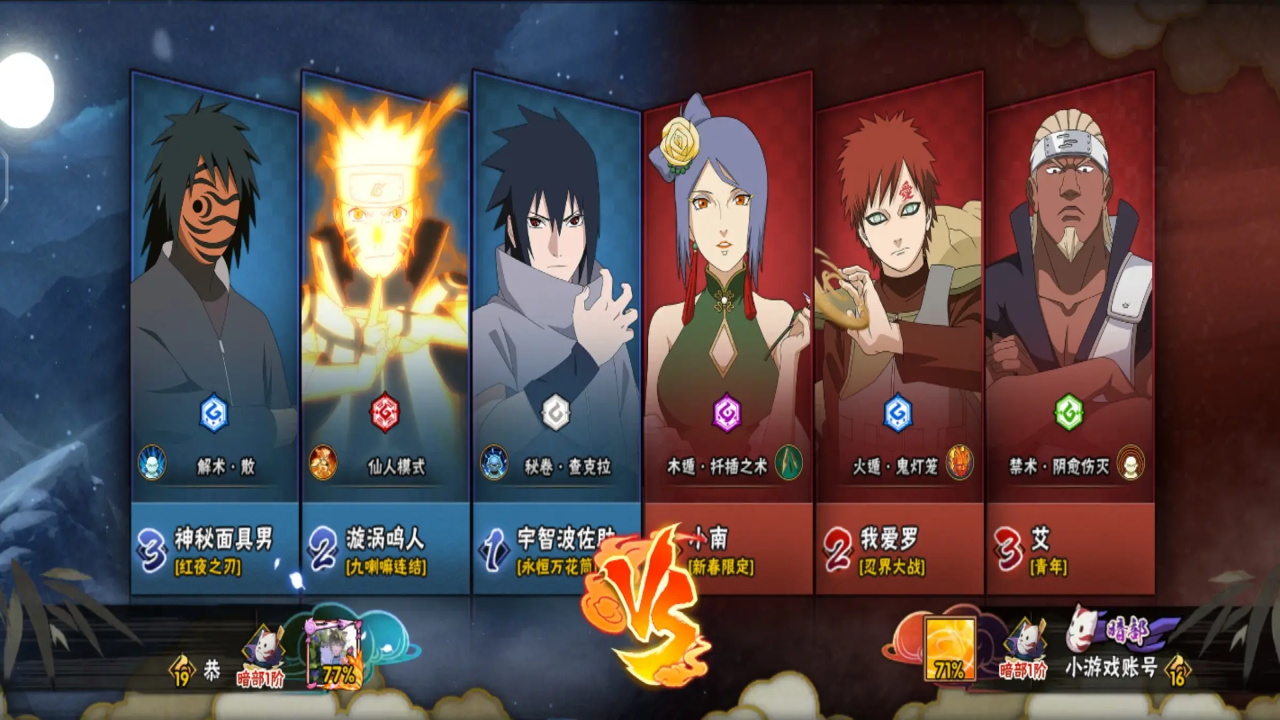
Task: Click the left player's 暗部1阶 rank badge
Action: tap(260, 655)
